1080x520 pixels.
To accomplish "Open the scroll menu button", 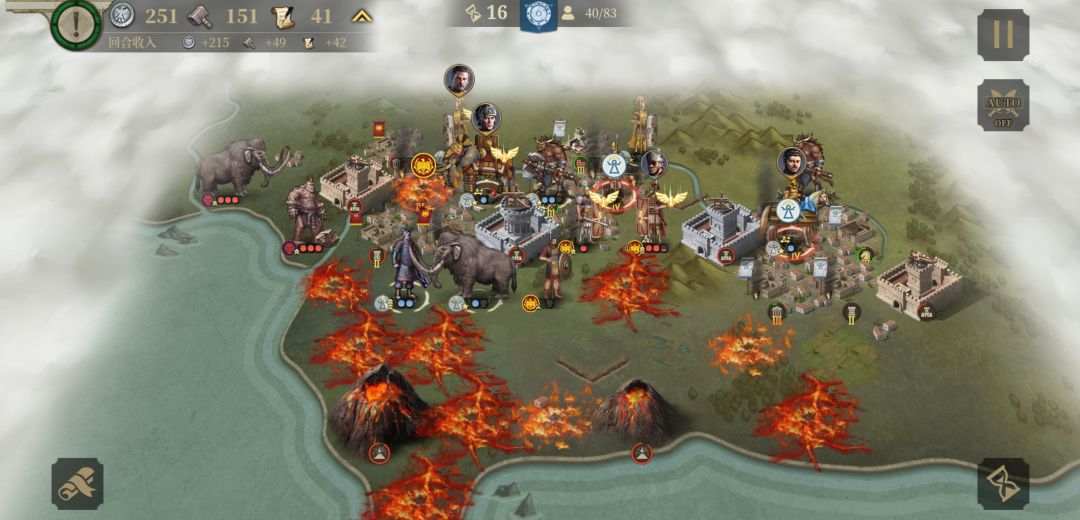I will [77, 484].
